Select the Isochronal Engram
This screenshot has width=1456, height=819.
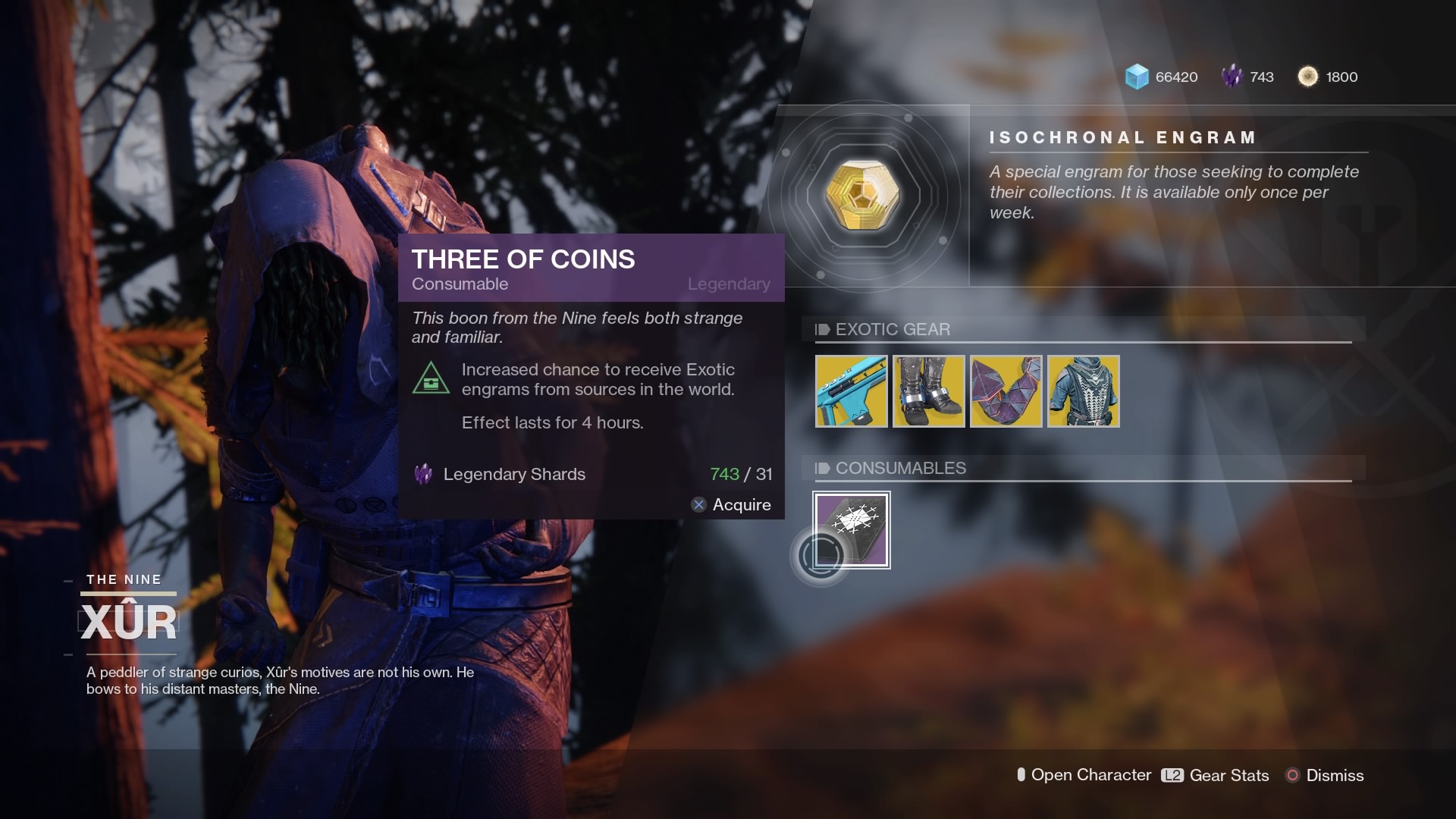point(864,193)
